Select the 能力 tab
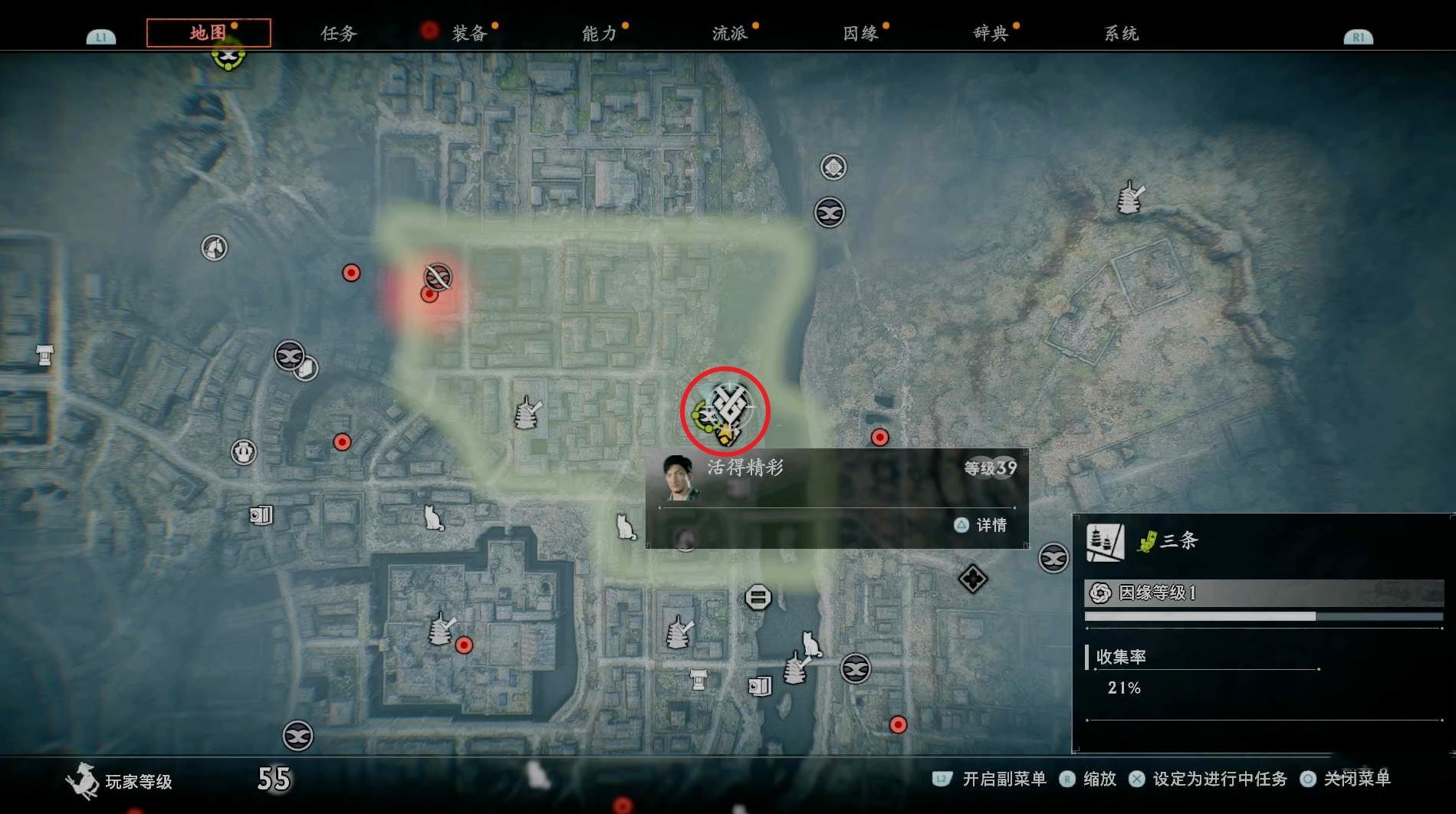Screen dimensions: 1456x814 point(600,34)
